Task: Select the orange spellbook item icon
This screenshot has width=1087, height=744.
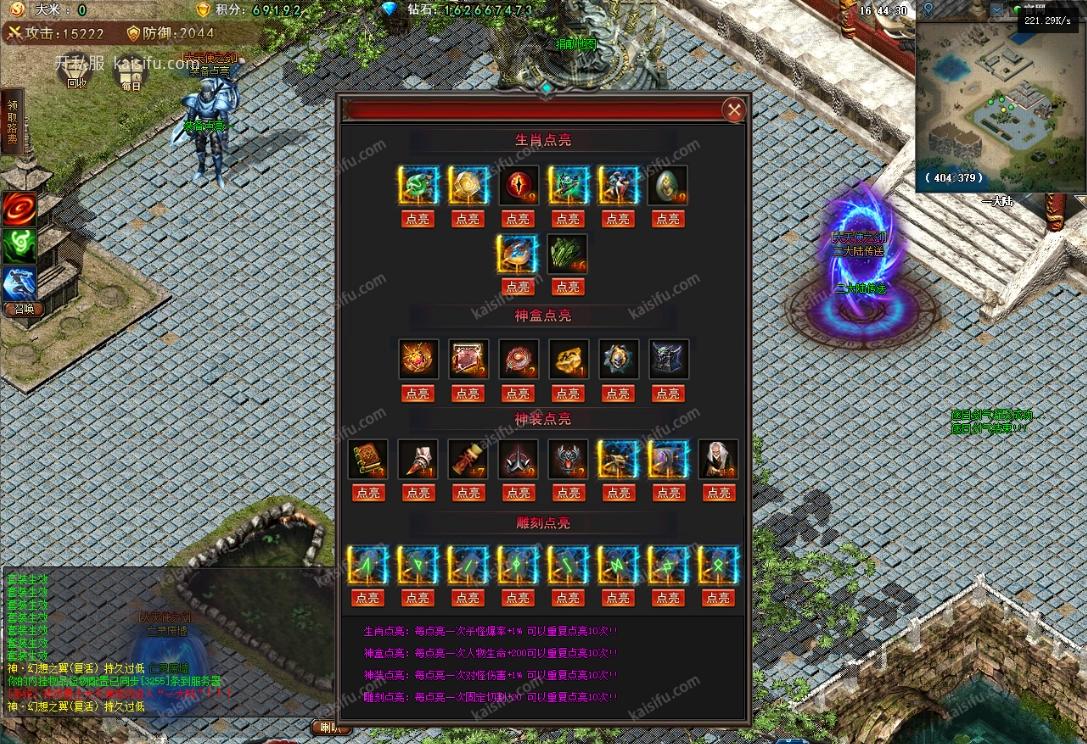Action: click(x=368, y=459)
